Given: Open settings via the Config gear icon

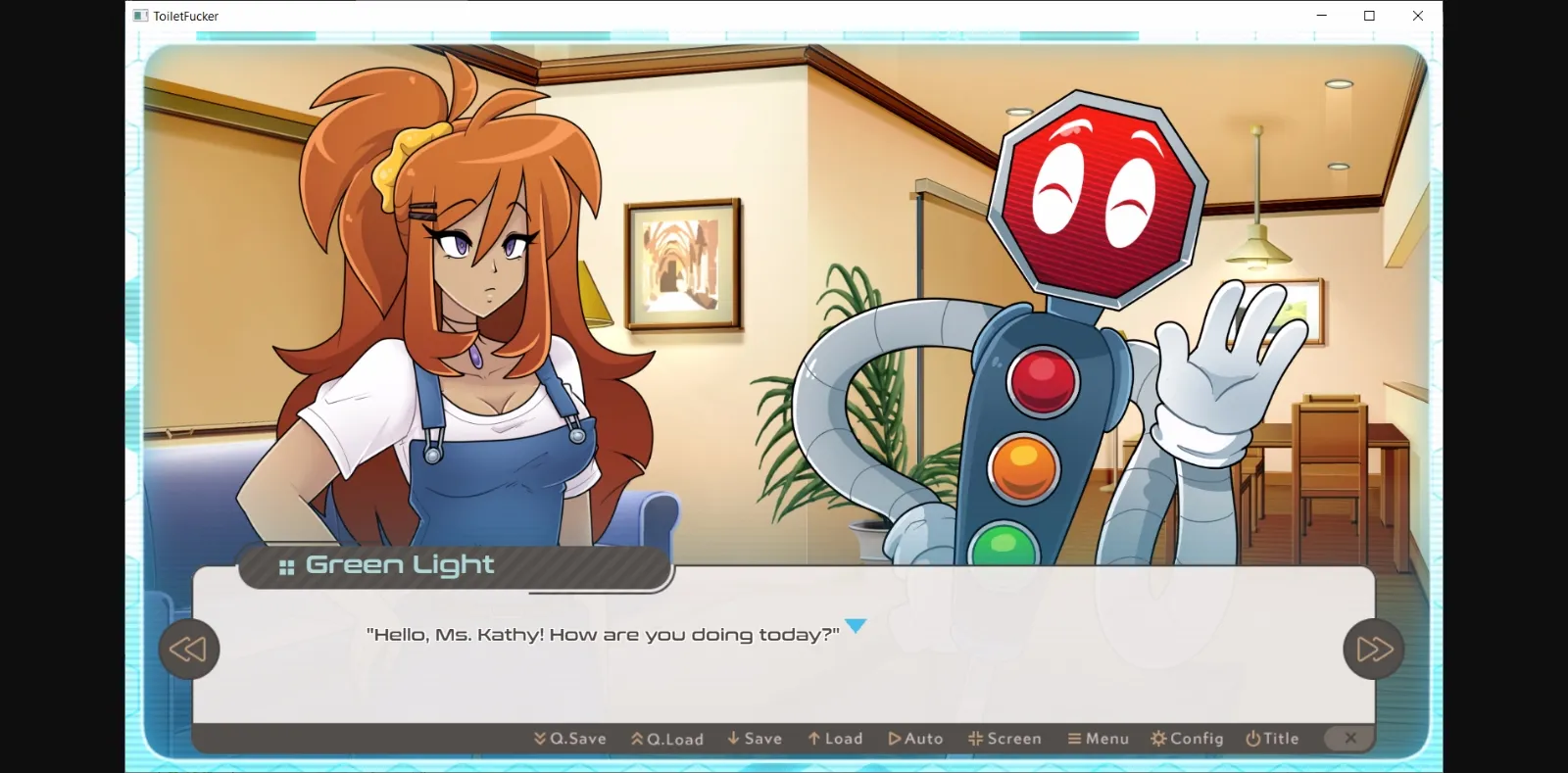Looking at the screenshot, I should 1156,738.
